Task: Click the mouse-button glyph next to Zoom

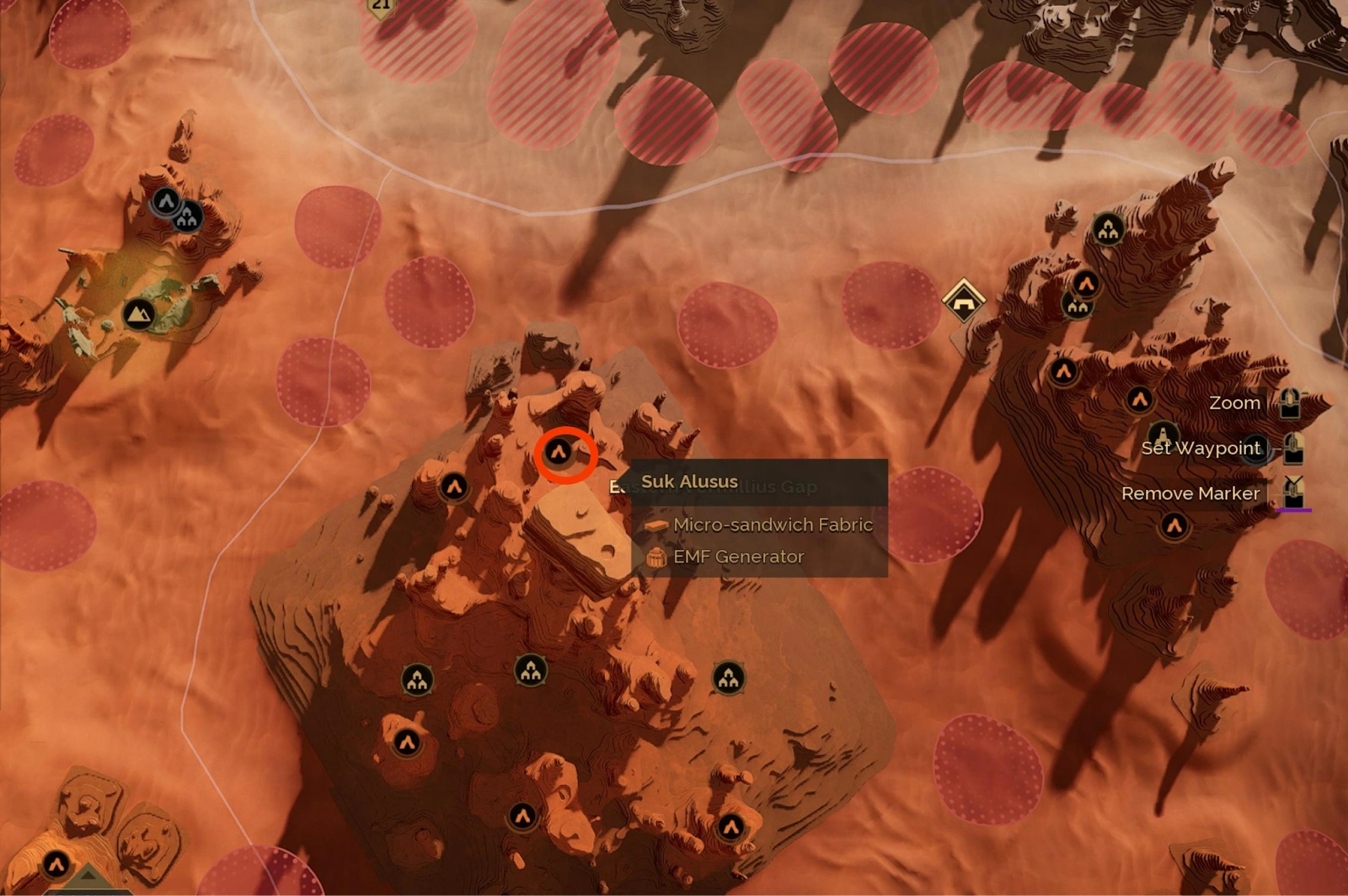Action: click(1292, 403)
